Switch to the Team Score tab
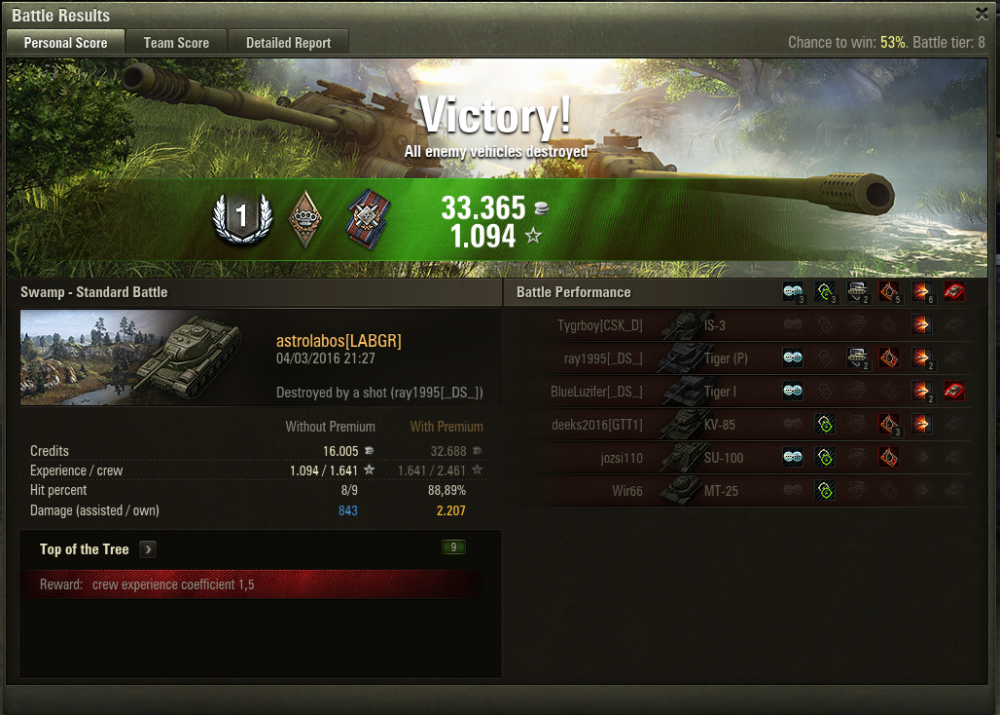1000x715 pixels. tap(176, 43)
